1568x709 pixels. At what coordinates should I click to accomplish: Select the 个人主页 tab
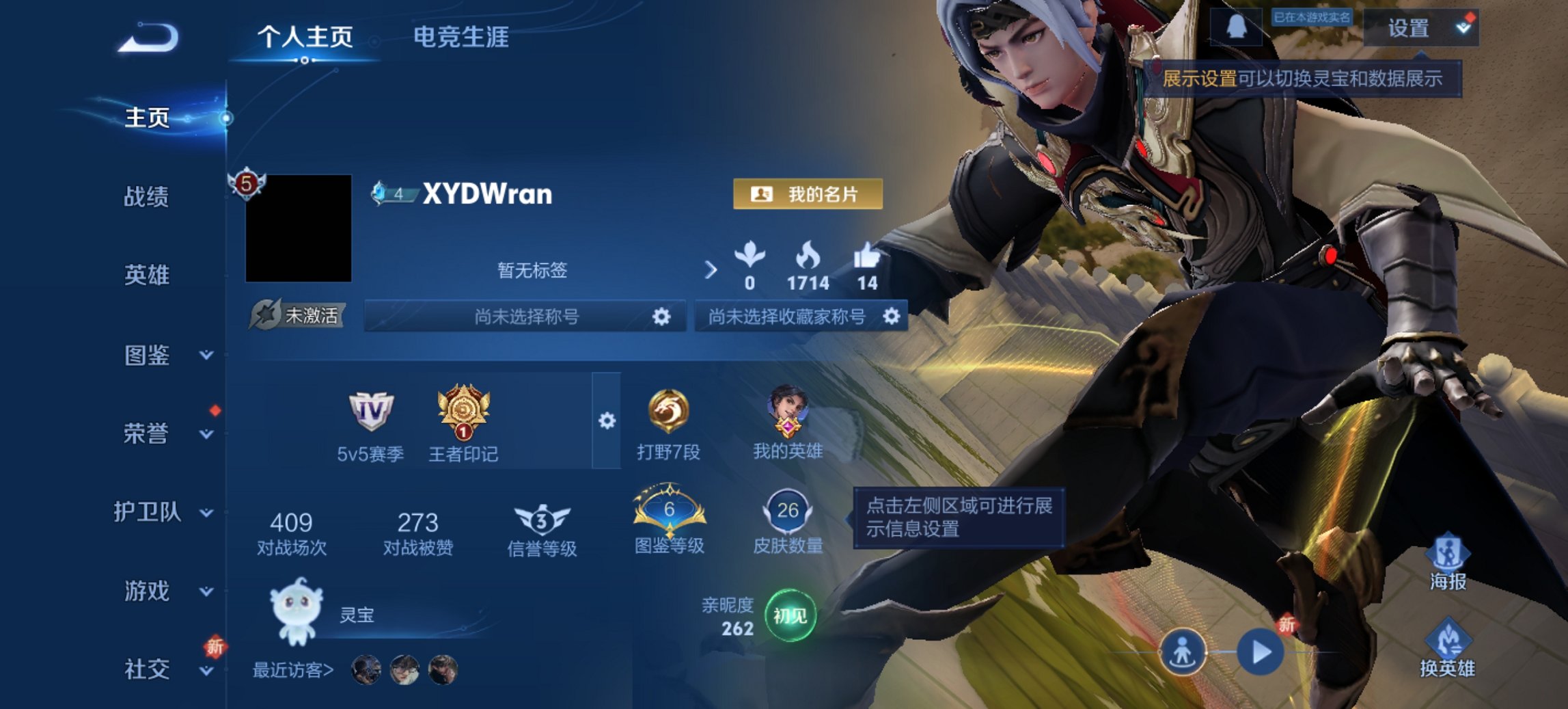(309, 39)
